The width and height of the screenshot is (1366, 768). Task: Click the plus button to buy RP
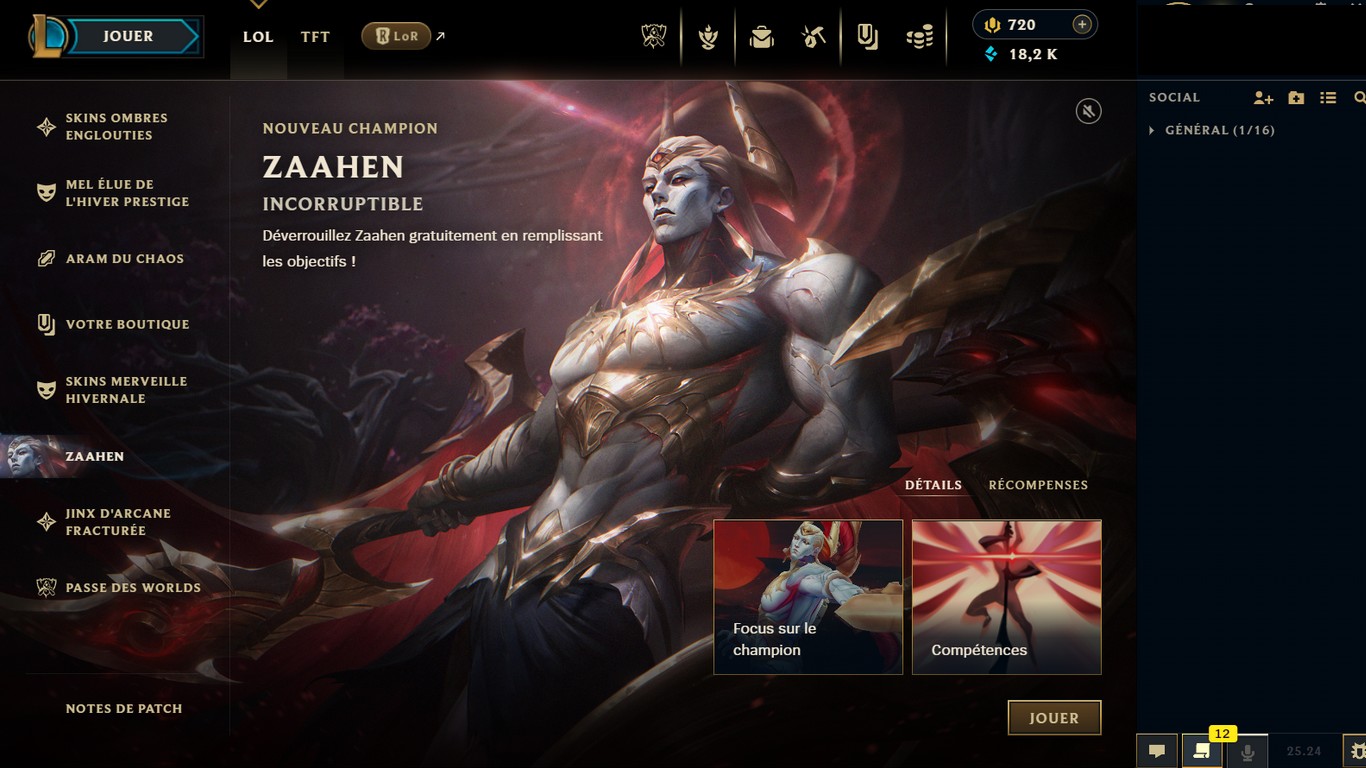1081,25
